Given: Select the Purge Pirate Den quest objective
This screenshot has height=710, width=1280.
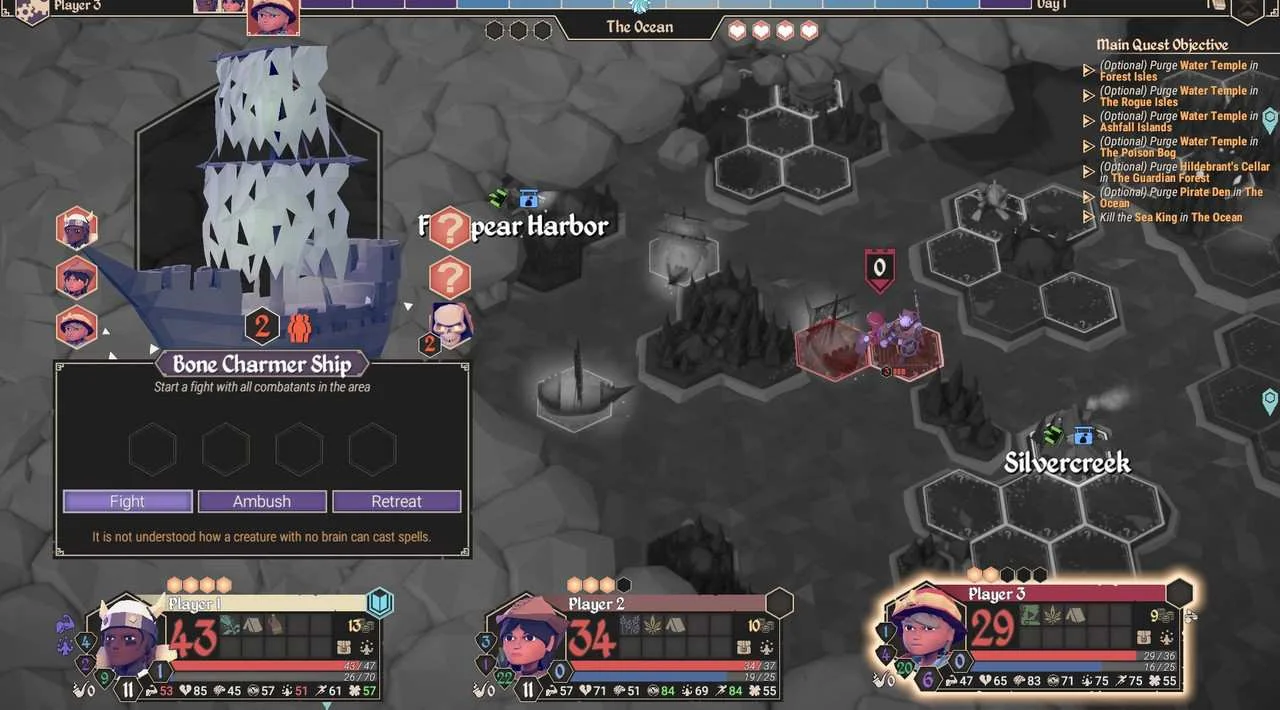Looking at the screenshot, I should pos(1180,197).
